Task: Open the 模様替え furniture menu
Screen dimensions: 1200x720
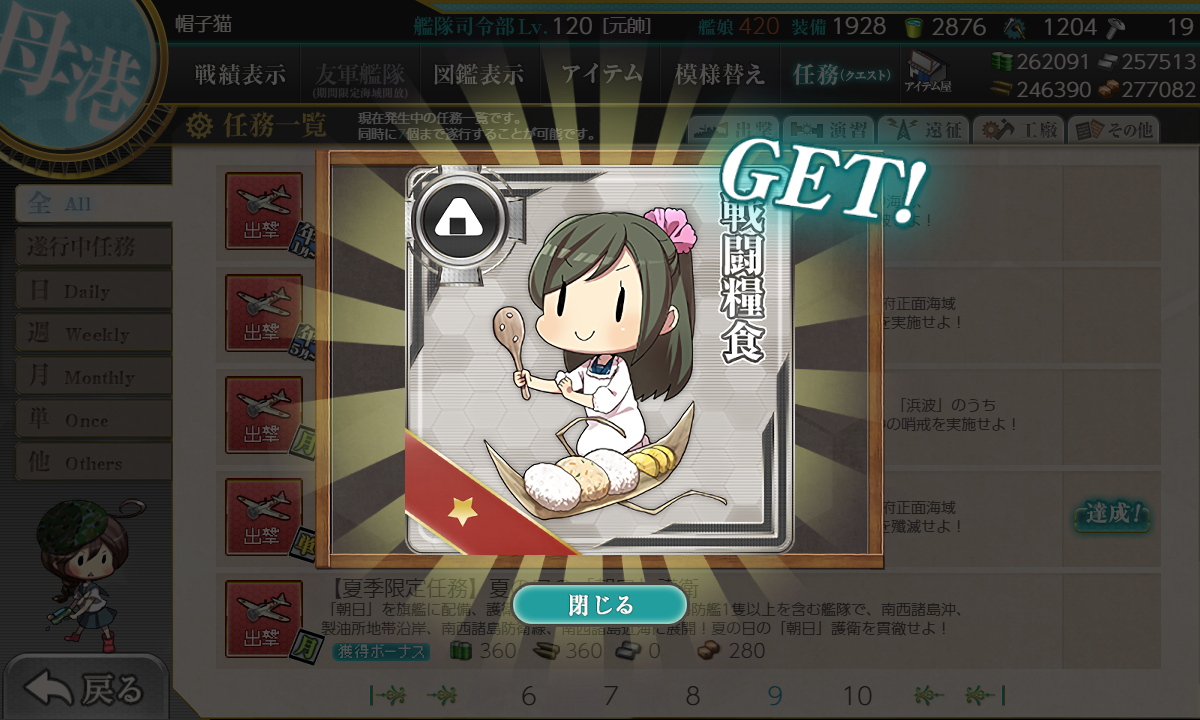Action: point(719,75)
